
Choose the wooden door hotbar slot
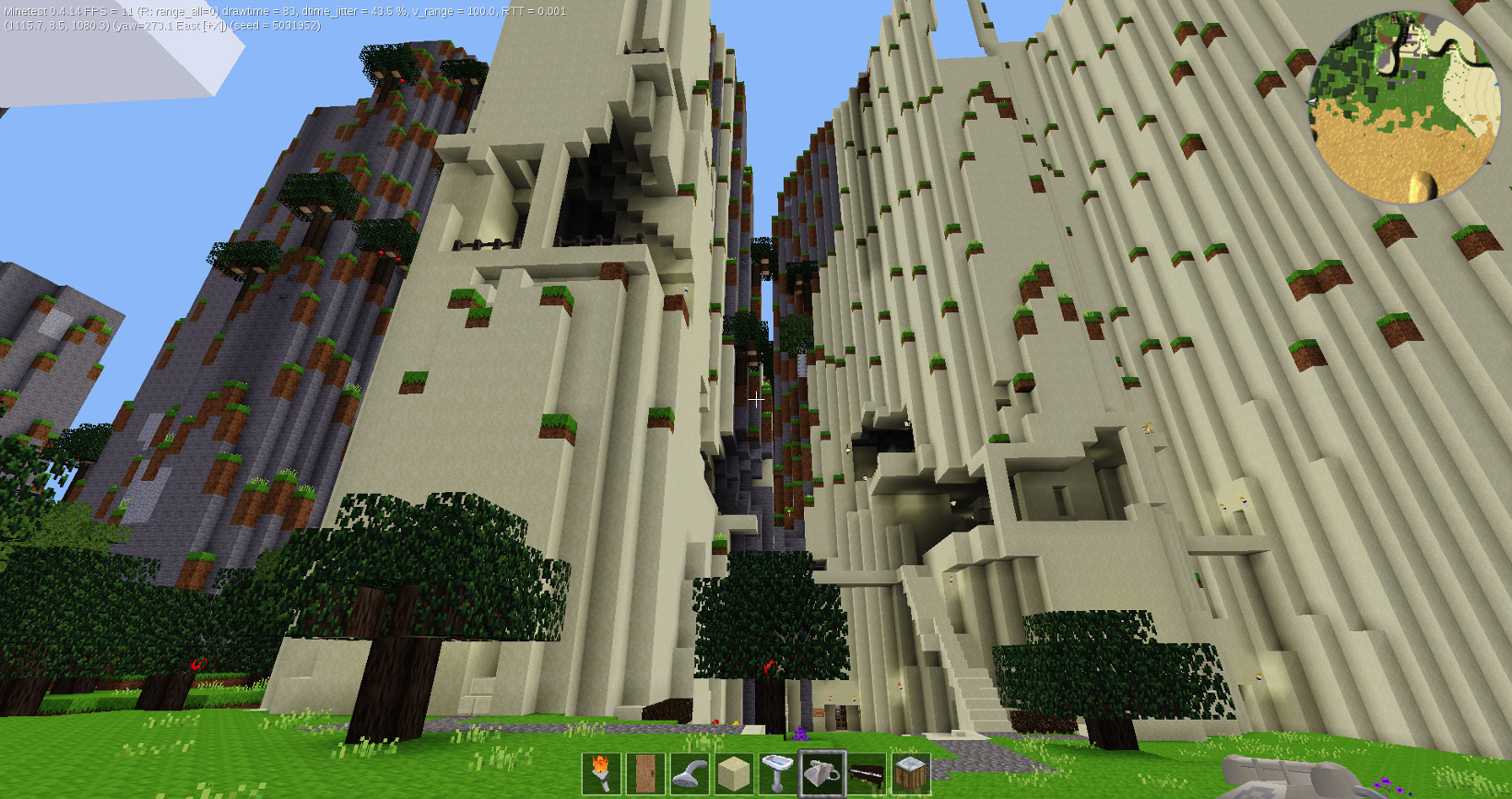(645, 773)
